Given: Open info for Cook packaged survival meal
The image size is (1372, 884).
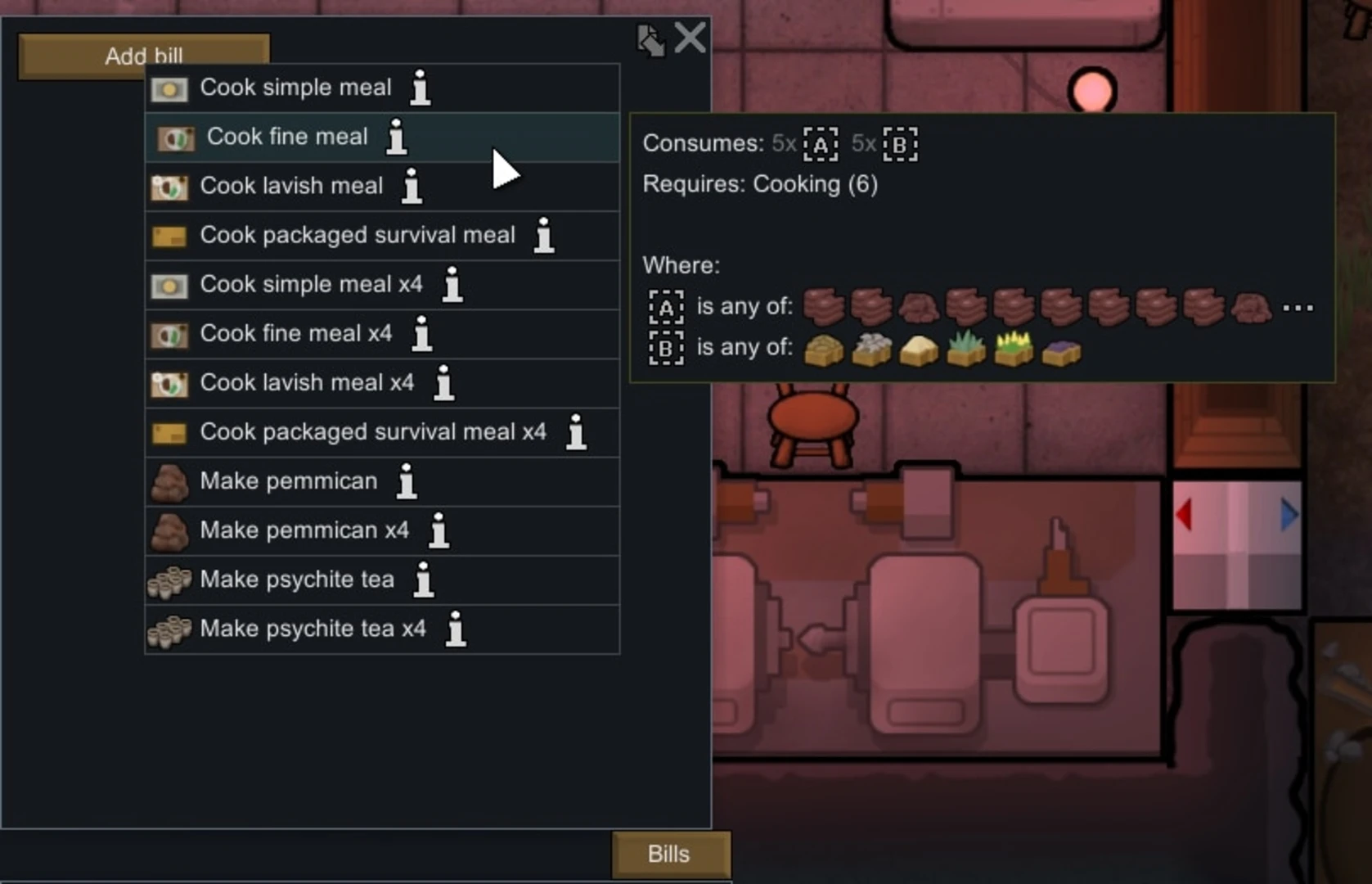Looking at the screenshot, I should click(x=543, y=236).
